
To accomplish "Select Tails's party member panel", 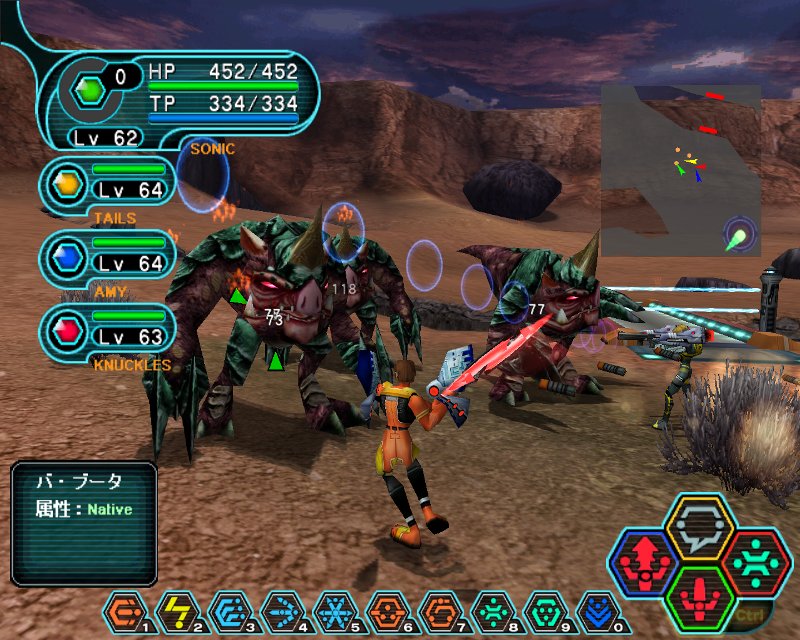I will (x=108, y=183).
